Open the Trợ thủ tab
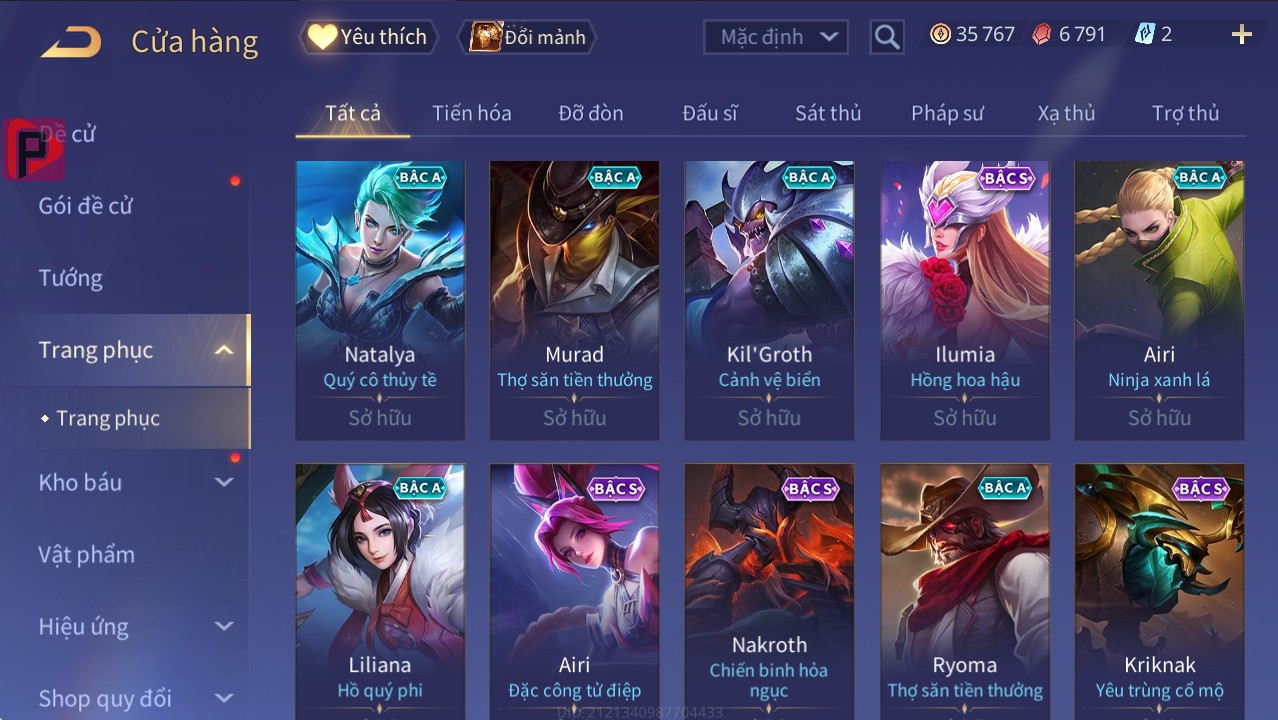Image resolution: width=1278 pixels, height=720 pixels. coord(1185,113)
